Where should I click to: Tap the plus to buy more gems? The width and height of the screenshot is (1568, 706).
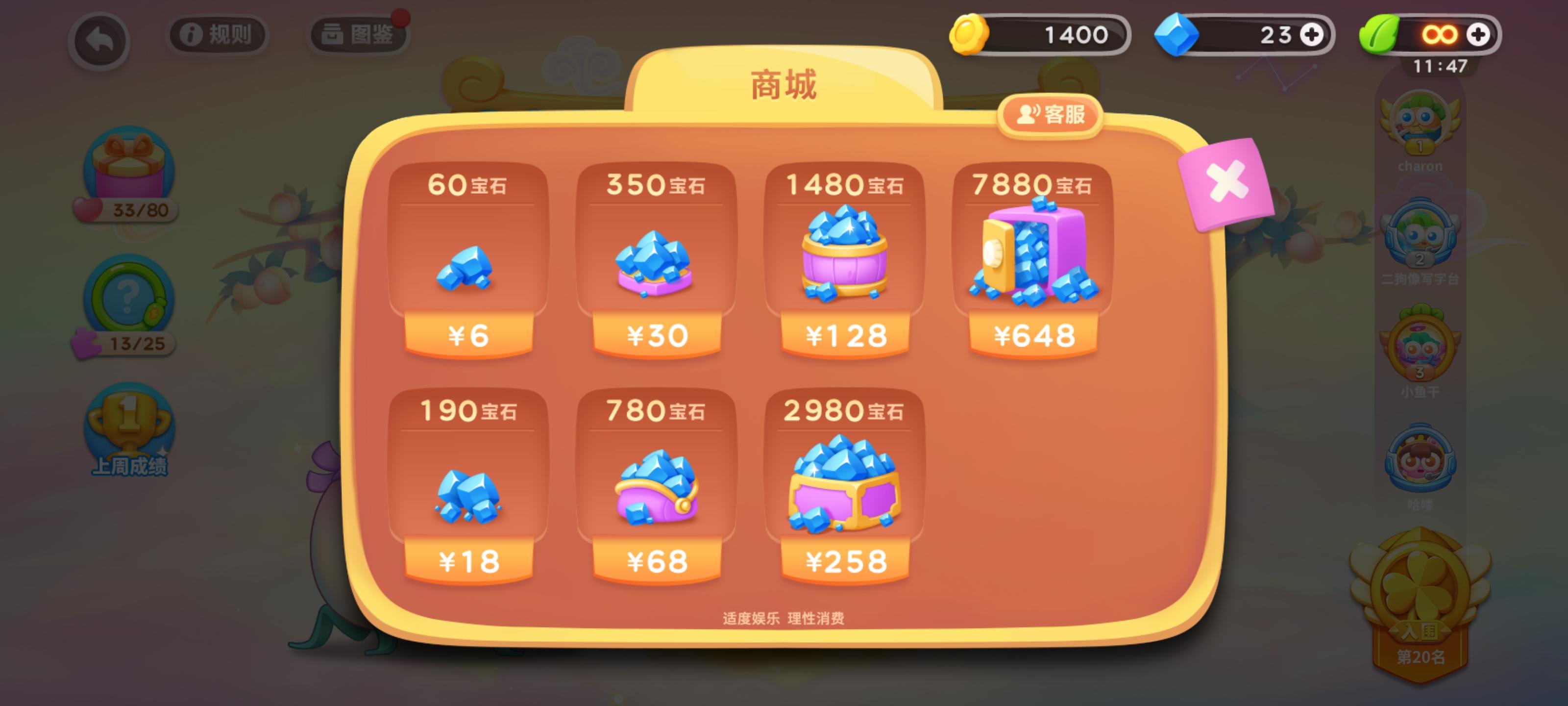pos(1312,35)
